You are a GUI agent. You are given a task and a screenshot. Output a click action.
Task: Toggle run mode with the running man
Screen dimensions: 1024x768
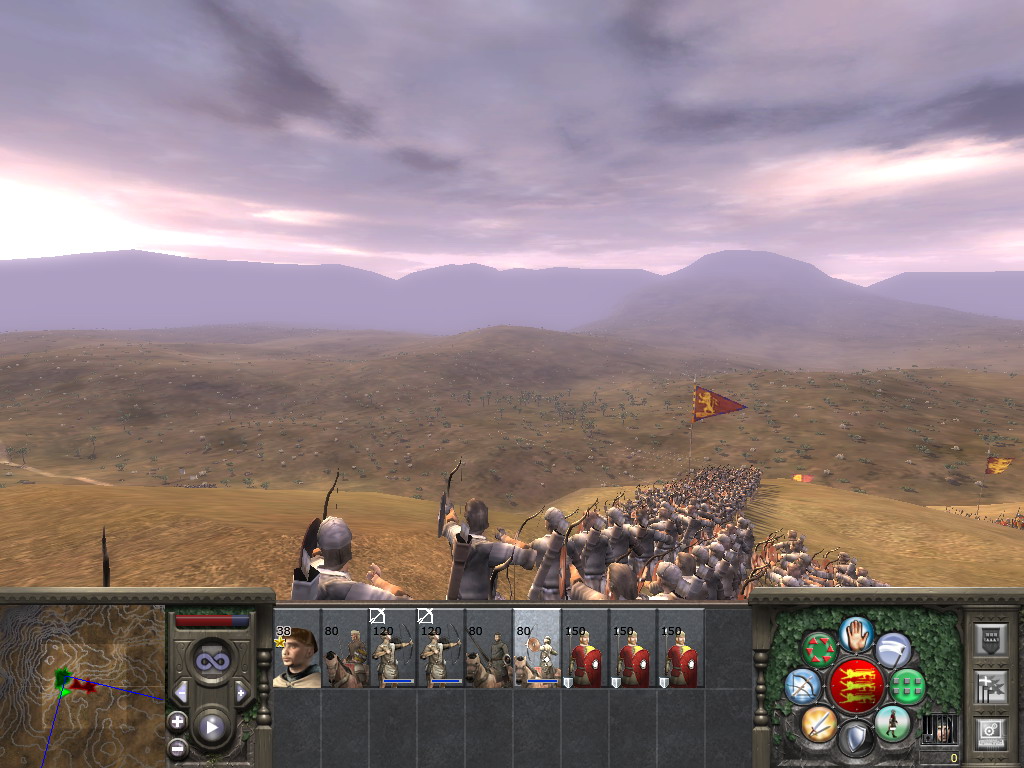892,722
